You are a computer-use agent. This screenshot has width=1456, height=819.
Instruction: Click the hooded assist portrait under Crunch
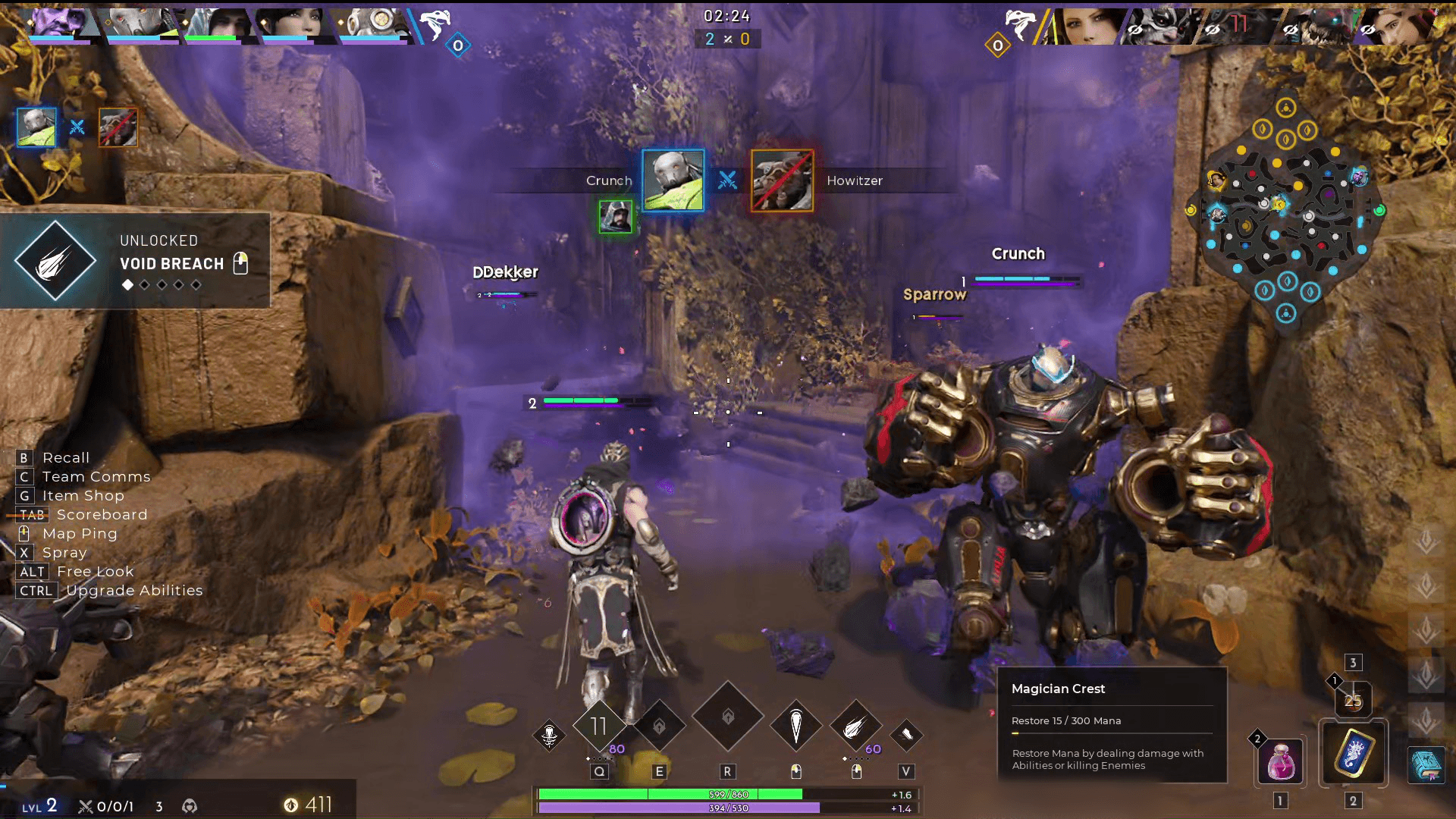615,217
